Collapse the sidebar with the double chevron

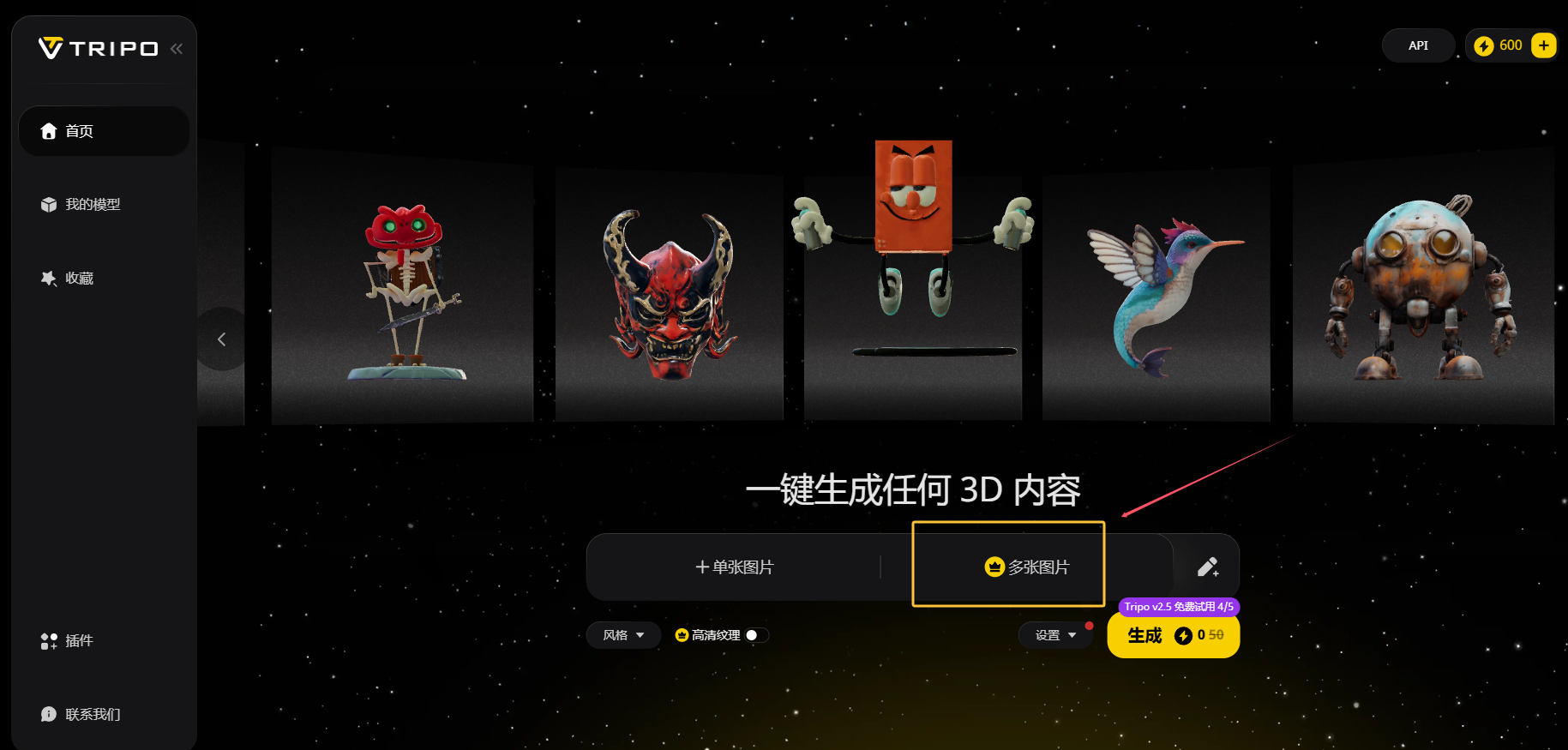pos(176,48)
